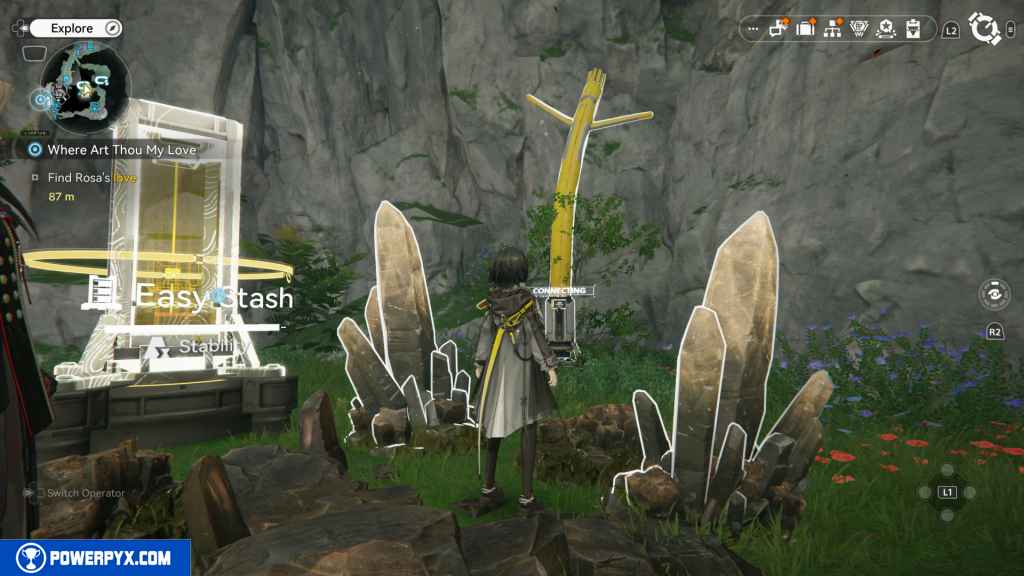Open the circular minimap

(87, 79)
